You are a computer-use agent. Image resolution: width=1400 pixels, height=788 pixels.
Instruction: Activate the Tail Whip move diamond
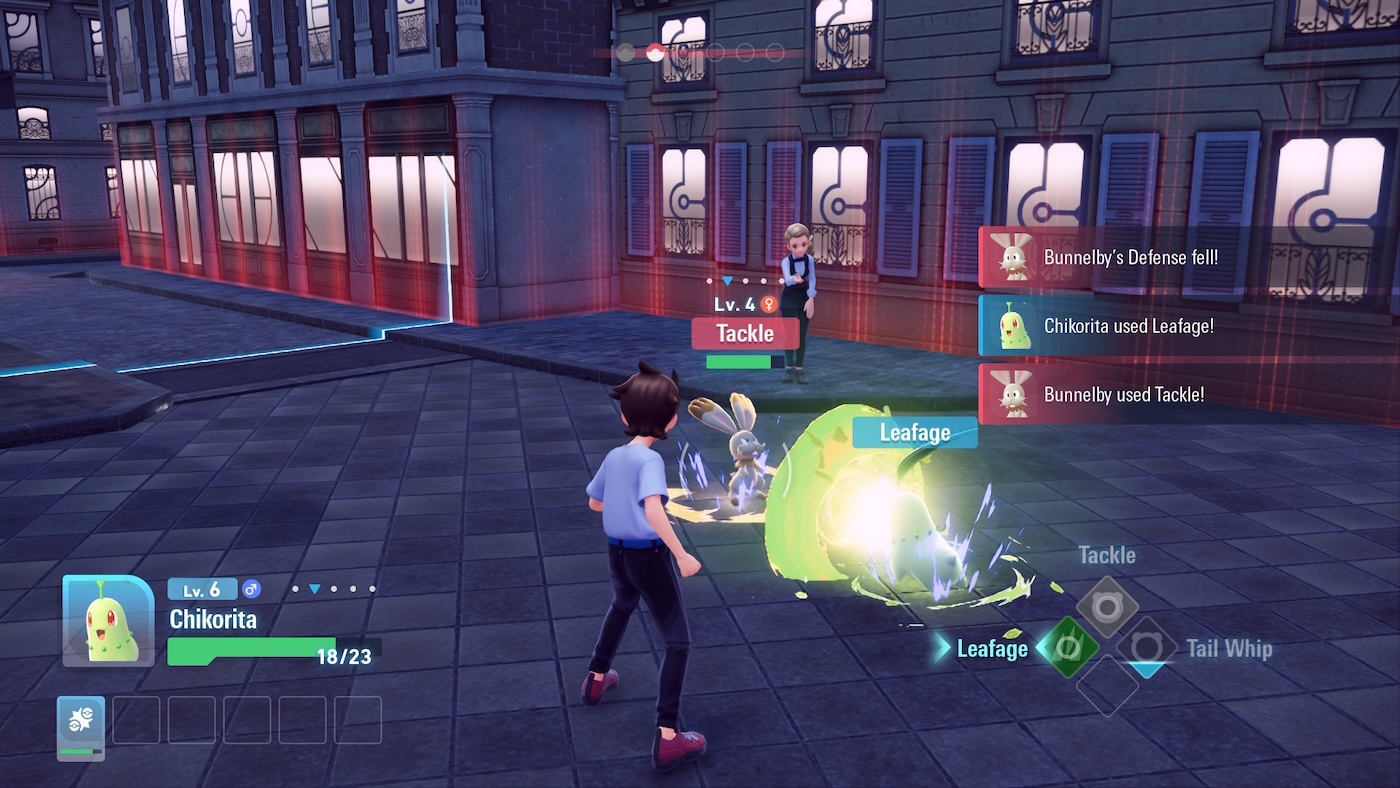coord(1146,647)
